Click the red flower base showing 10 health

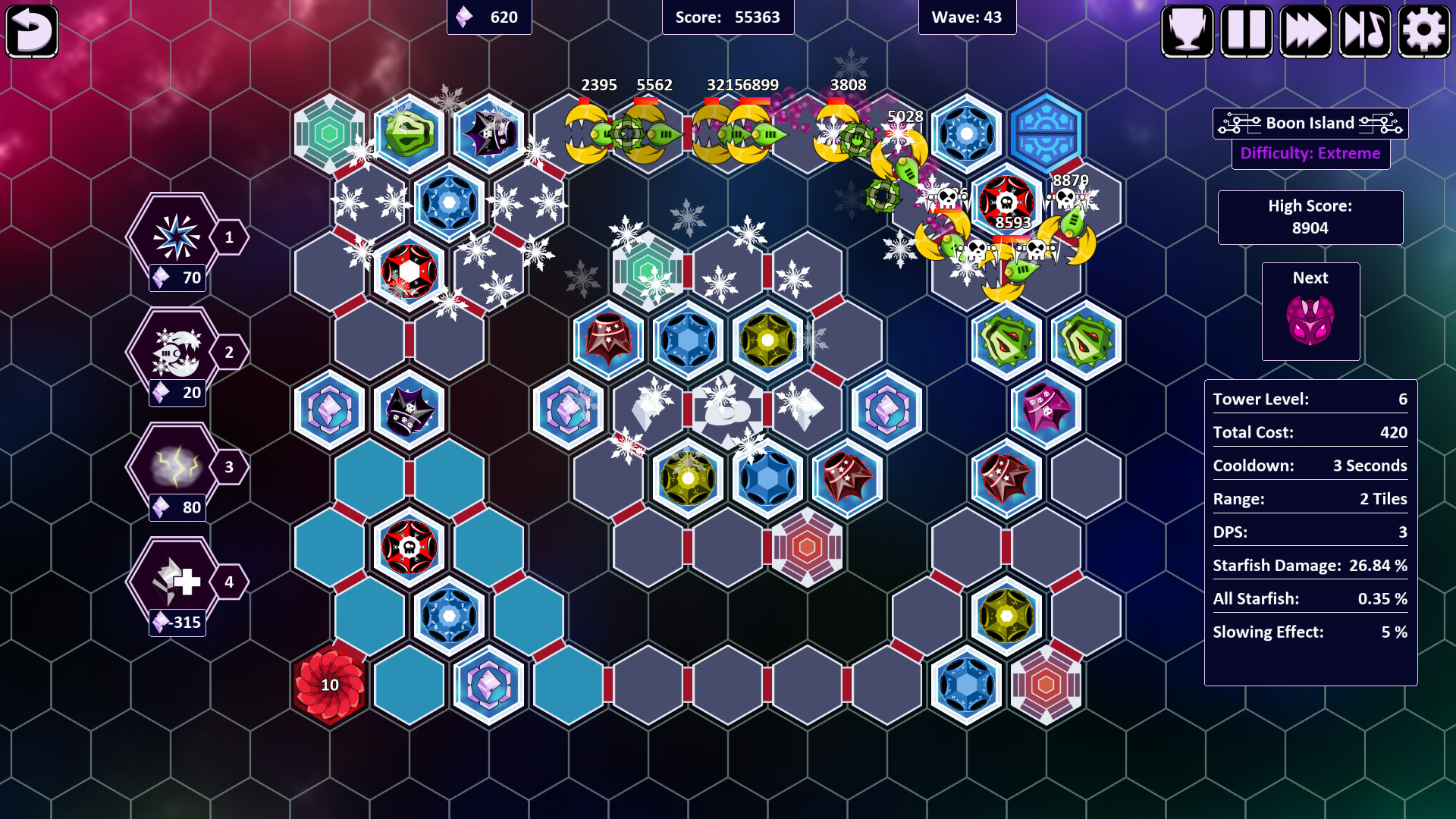pos(330,685)
